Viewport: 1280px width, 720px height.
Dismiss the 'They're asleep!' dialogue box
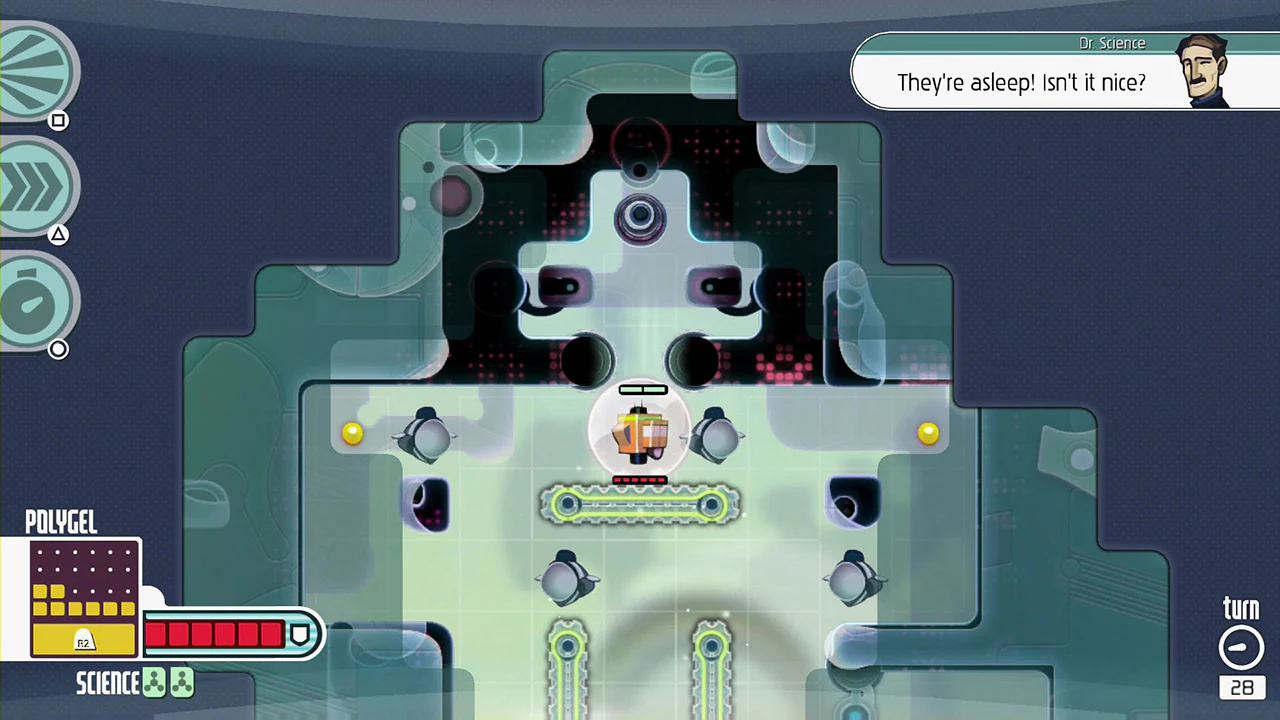coord(1022,83)
